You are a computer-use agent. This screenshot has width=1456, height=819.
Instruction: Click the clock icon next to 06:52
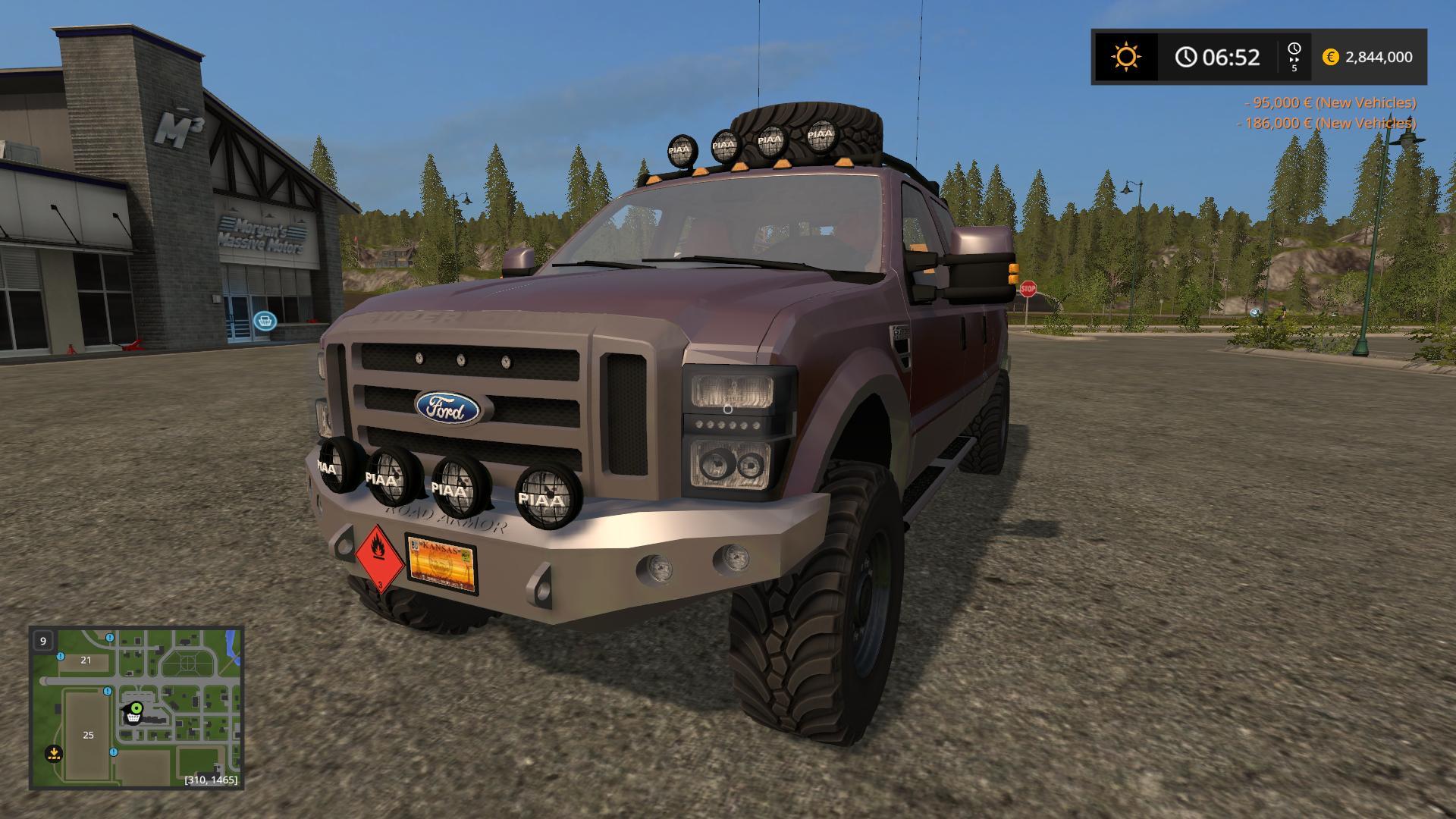[1187, 56]
